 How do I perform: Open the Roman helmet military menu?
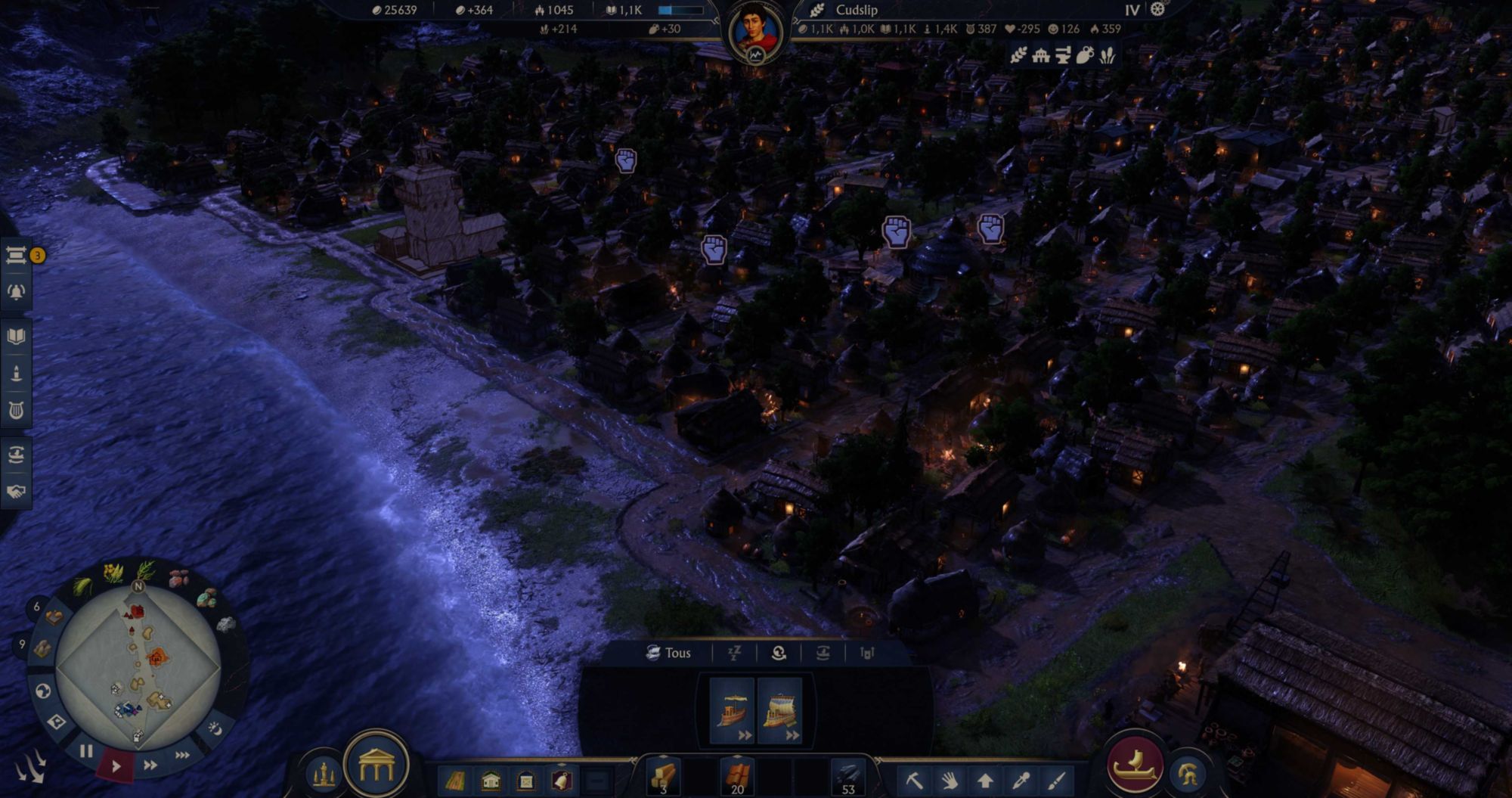point(1187,775)
